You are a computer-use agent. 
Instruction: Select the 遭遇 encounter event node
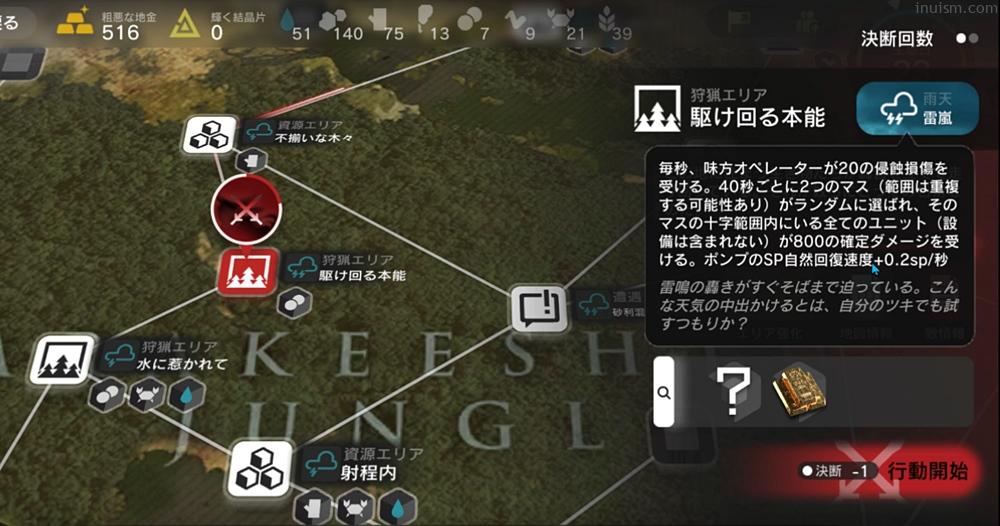tap(539, 308)
